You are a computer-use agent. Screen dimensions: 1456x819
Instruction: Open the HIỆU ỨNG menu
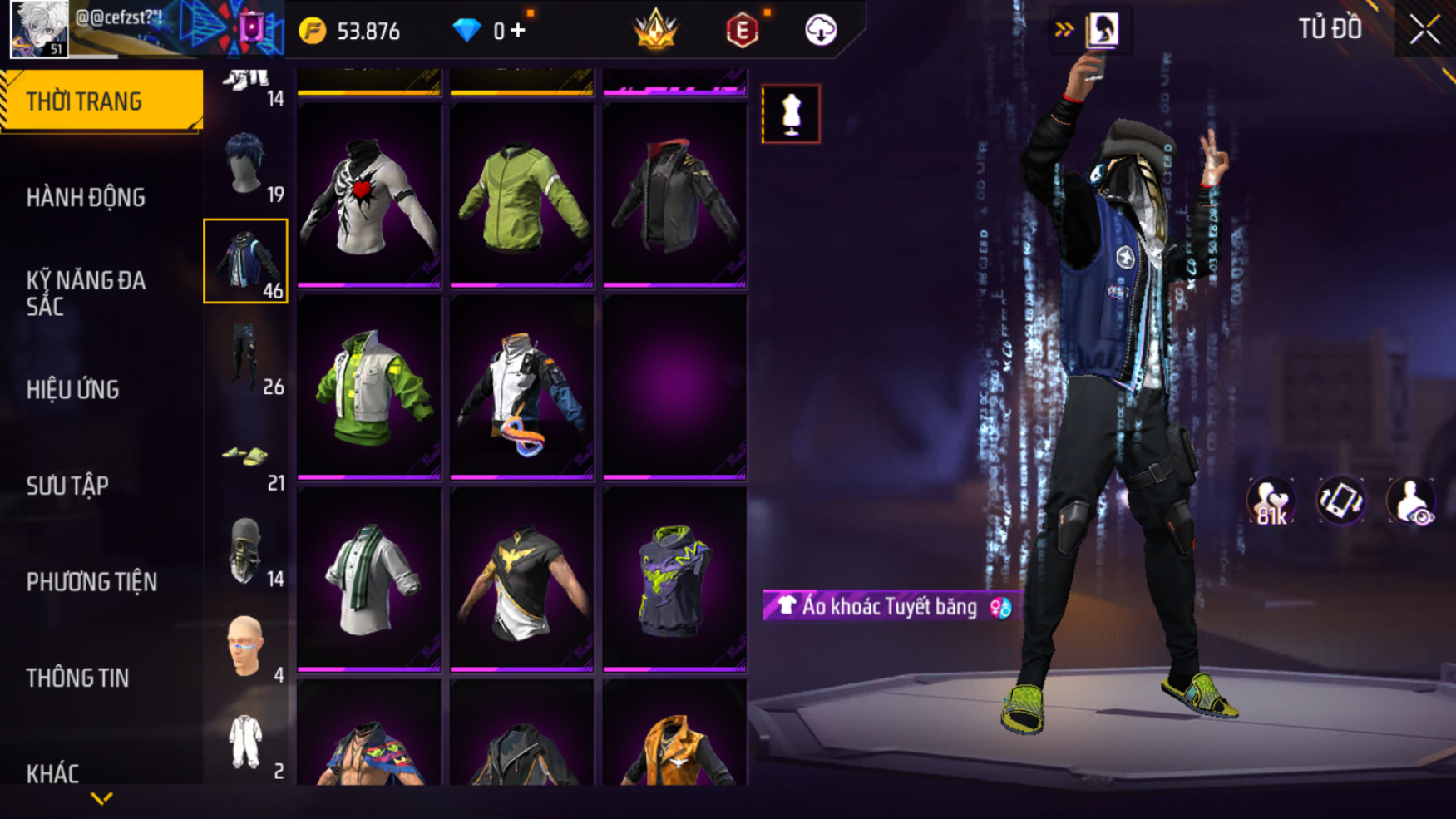click(x=73, y=390)
